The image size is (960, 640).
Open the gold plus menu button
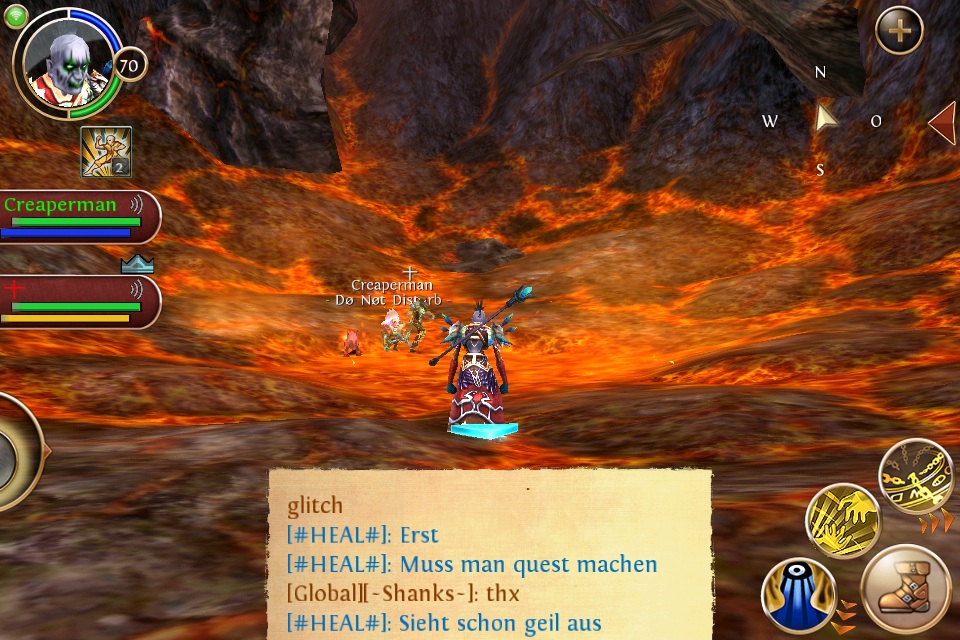coord(899,31)
